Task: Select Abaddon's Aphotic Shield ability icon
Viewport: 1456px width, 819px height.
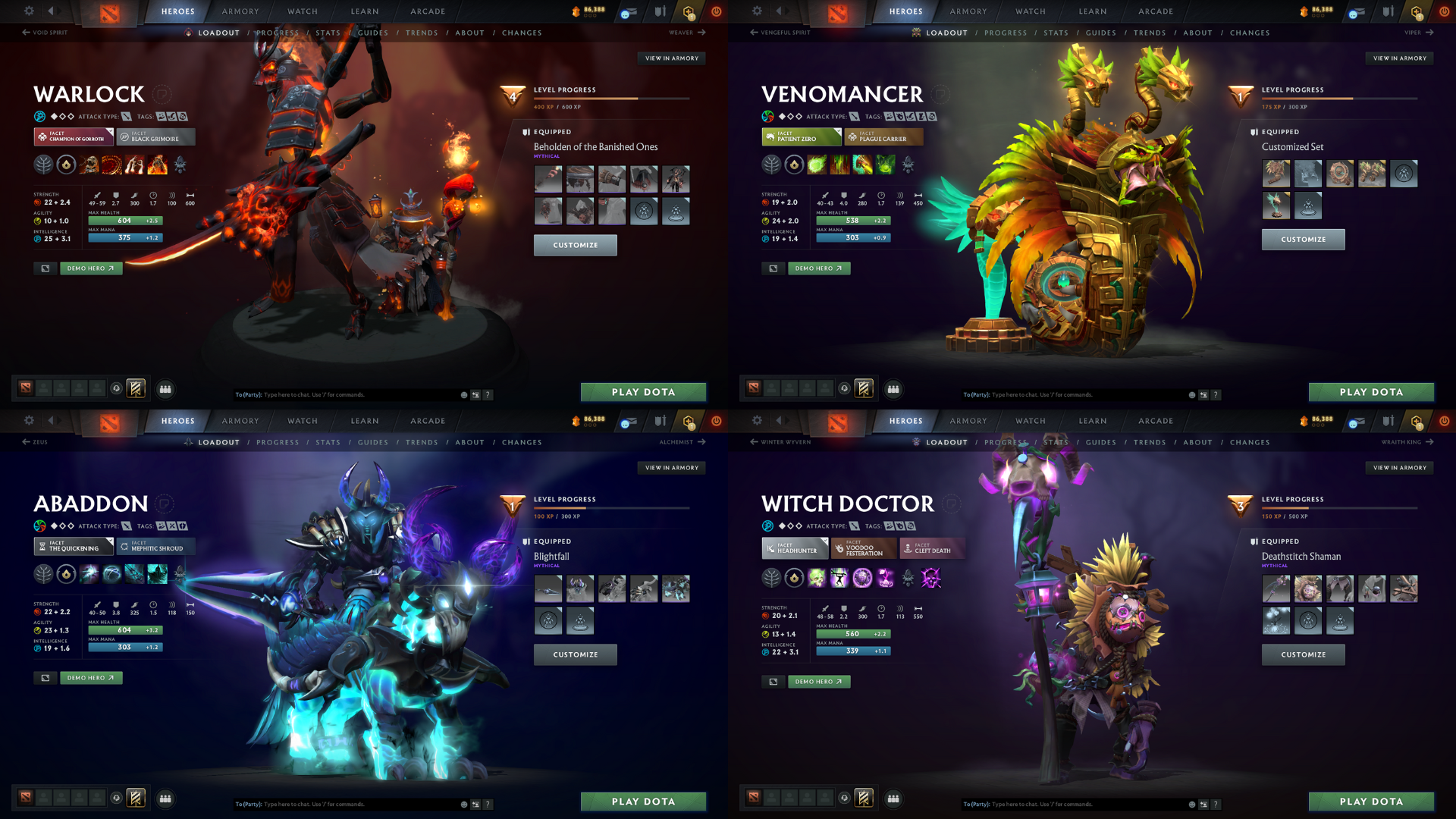Action: [111, 574]
